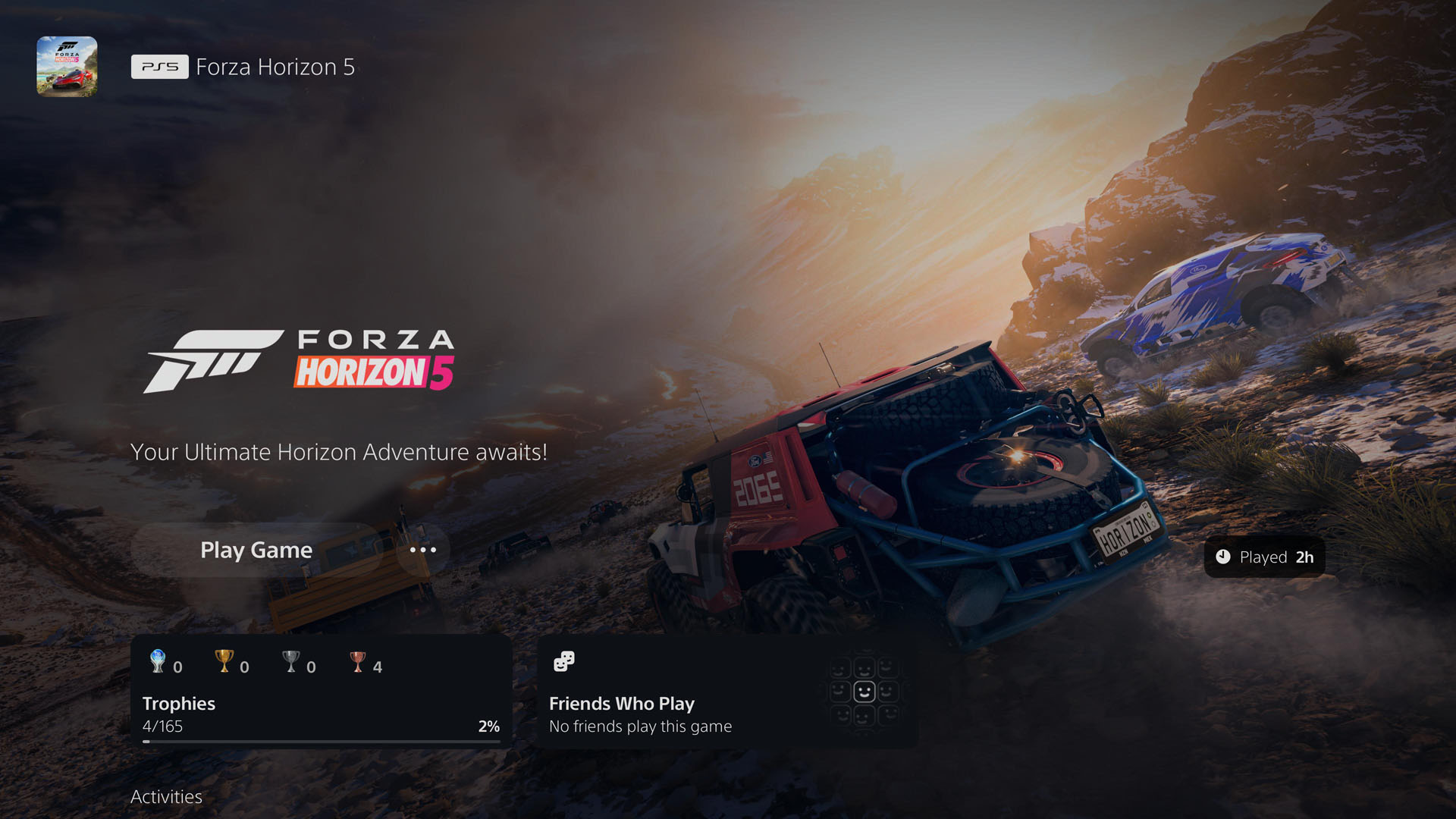Expand the Activities section
This screenshot has height=819, width=1456.
pyautogui.click(x=166, y=797)
